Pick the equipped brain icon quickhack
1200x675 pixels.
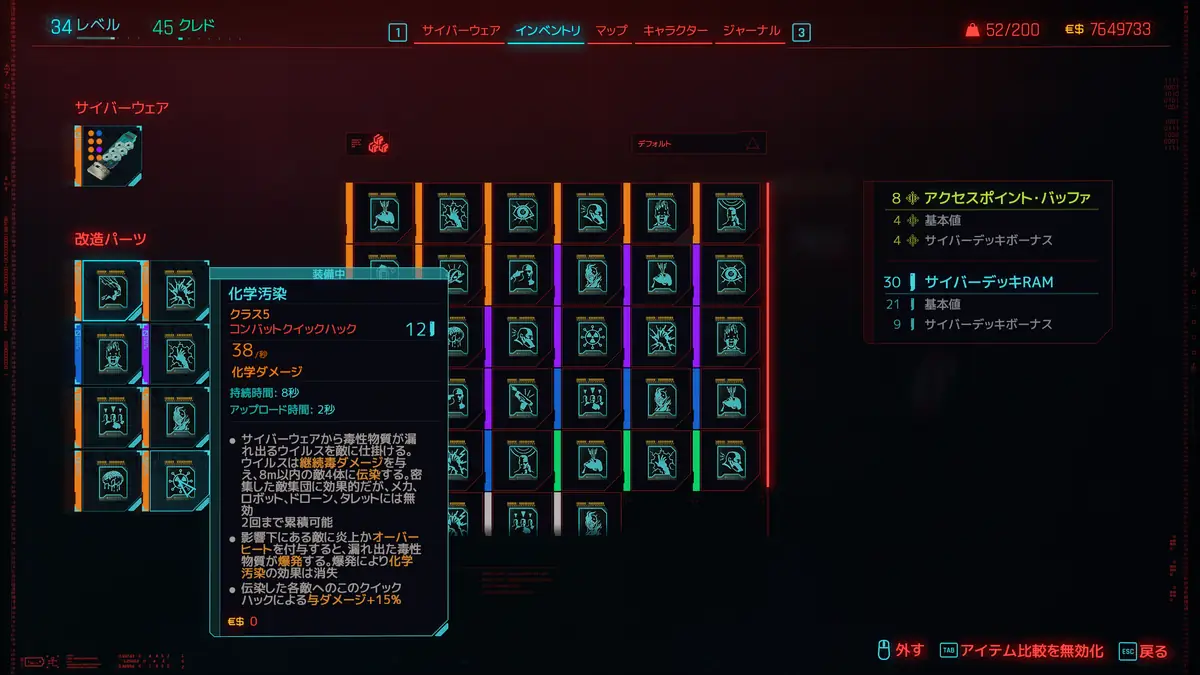coord(110,479)
